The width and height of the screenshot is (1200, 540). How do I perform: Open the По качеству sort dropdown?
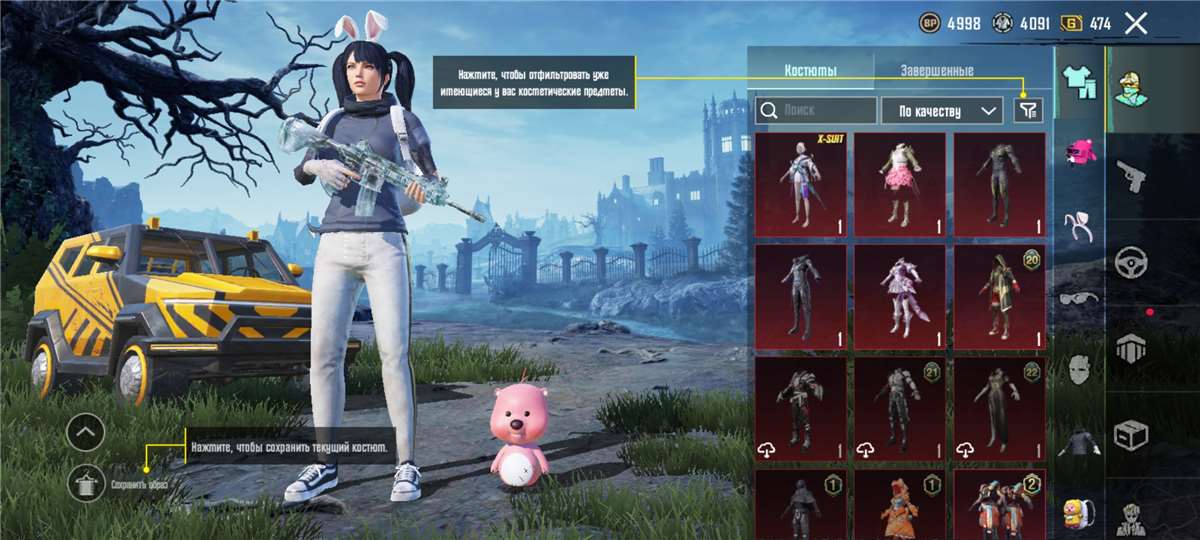[940, 110]
